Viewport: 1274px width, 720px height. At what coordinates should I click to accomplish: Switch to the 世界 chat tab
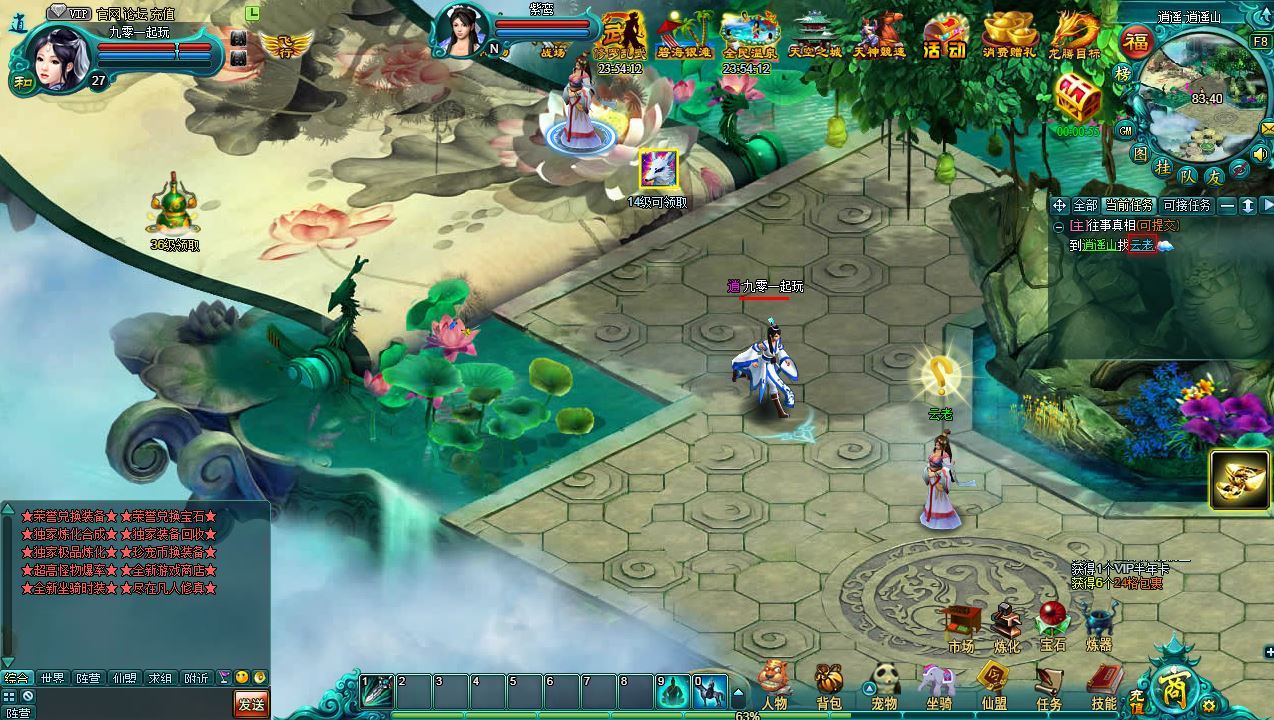pos(52,678)
